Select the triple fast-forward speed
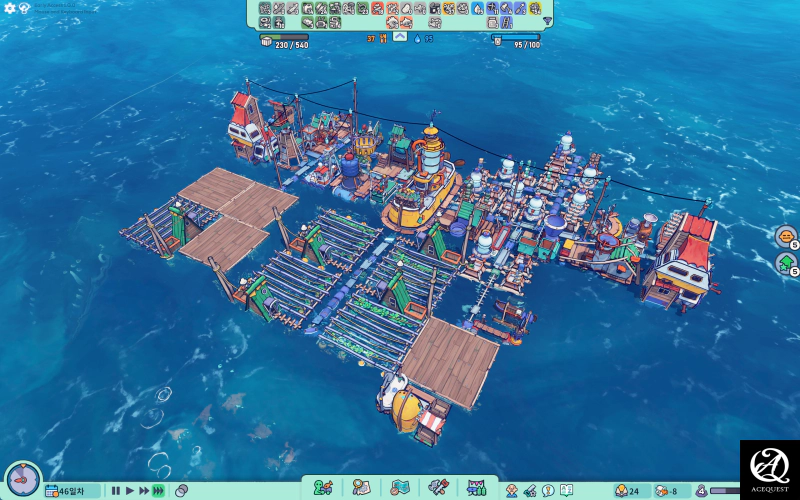The image size is (800, 500). tap(158, 491)
